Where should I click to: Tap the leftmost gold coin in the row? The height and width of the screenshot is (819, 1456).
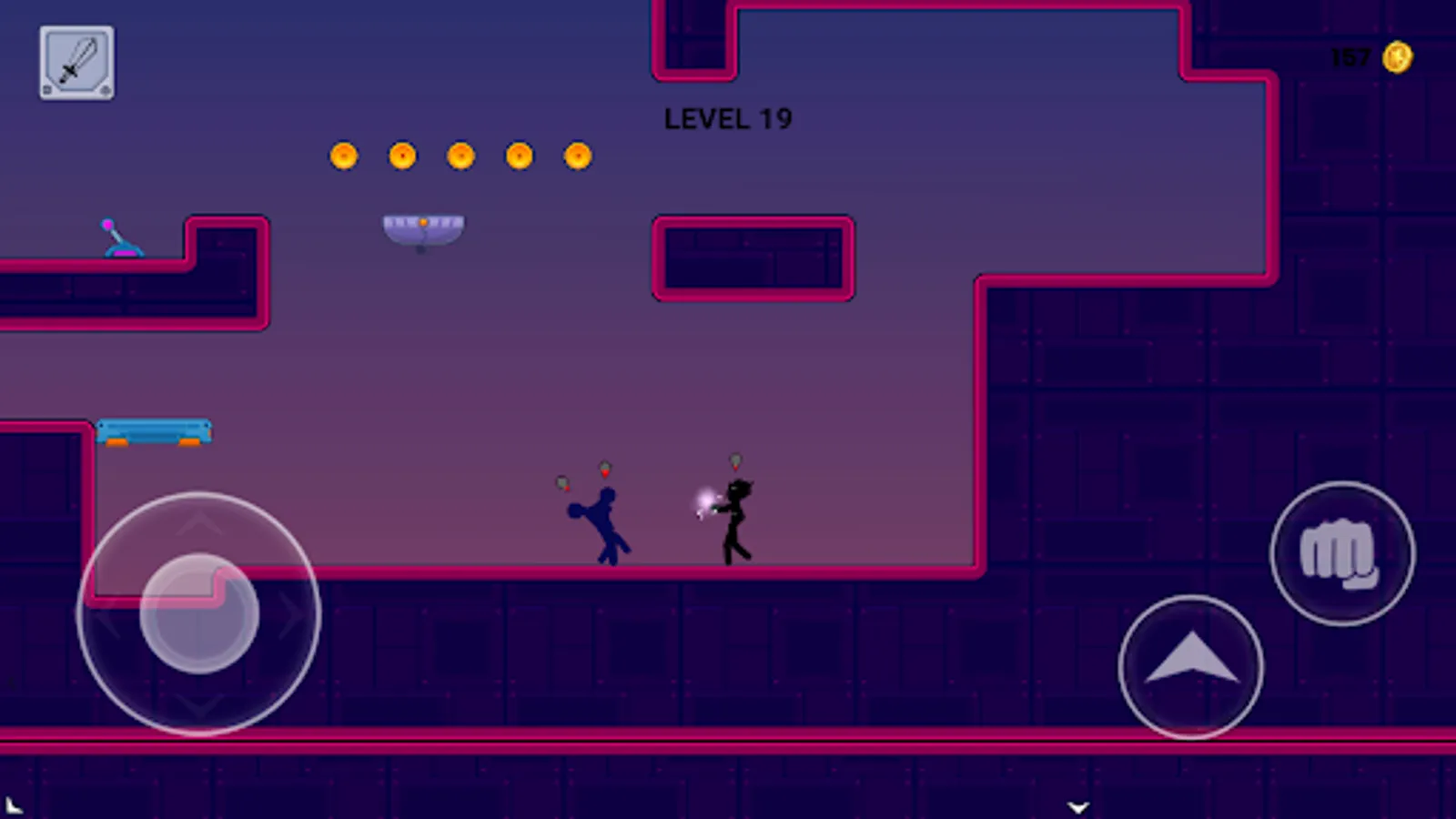coord(343,155)
